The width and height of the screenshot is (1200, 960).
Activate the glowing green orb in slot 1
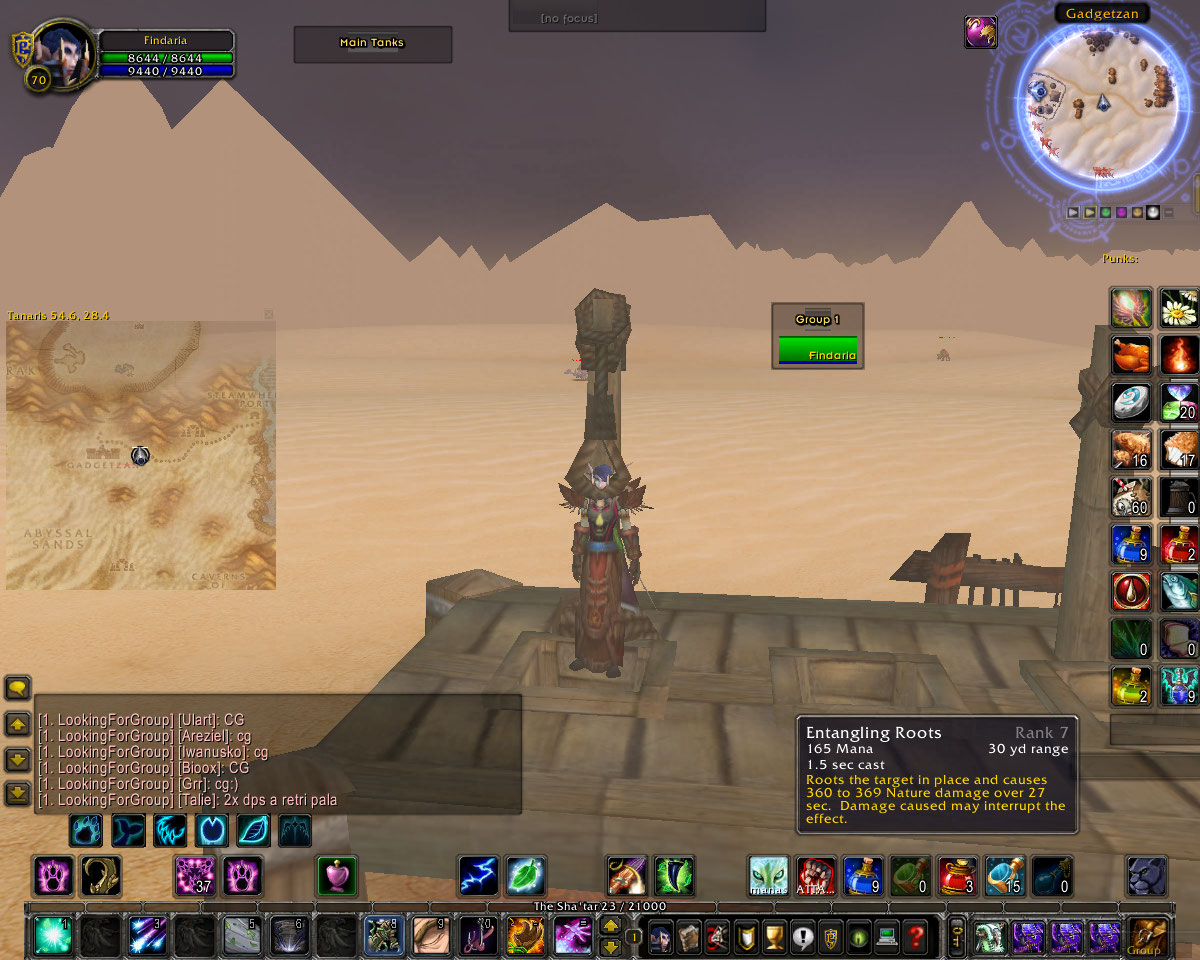52,936
